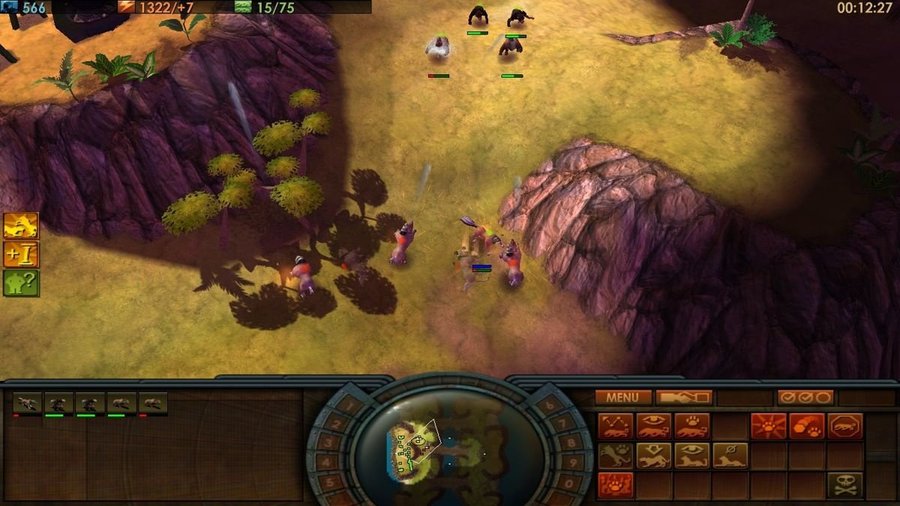
Task: Open the MENU button
Action: coord(622,397)
